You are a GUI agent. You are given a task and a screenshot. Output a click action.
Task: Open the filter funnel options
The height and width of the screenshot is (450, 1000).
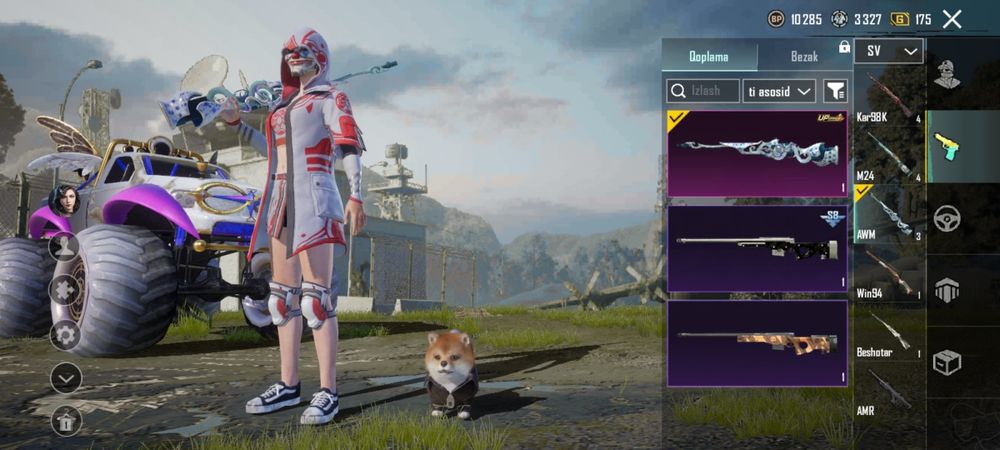tap(835, 91)
